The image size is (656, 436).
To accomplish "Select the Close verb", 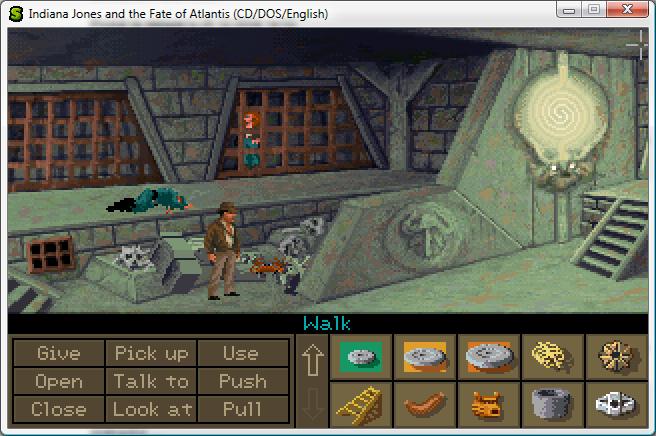I will [58, 409].
